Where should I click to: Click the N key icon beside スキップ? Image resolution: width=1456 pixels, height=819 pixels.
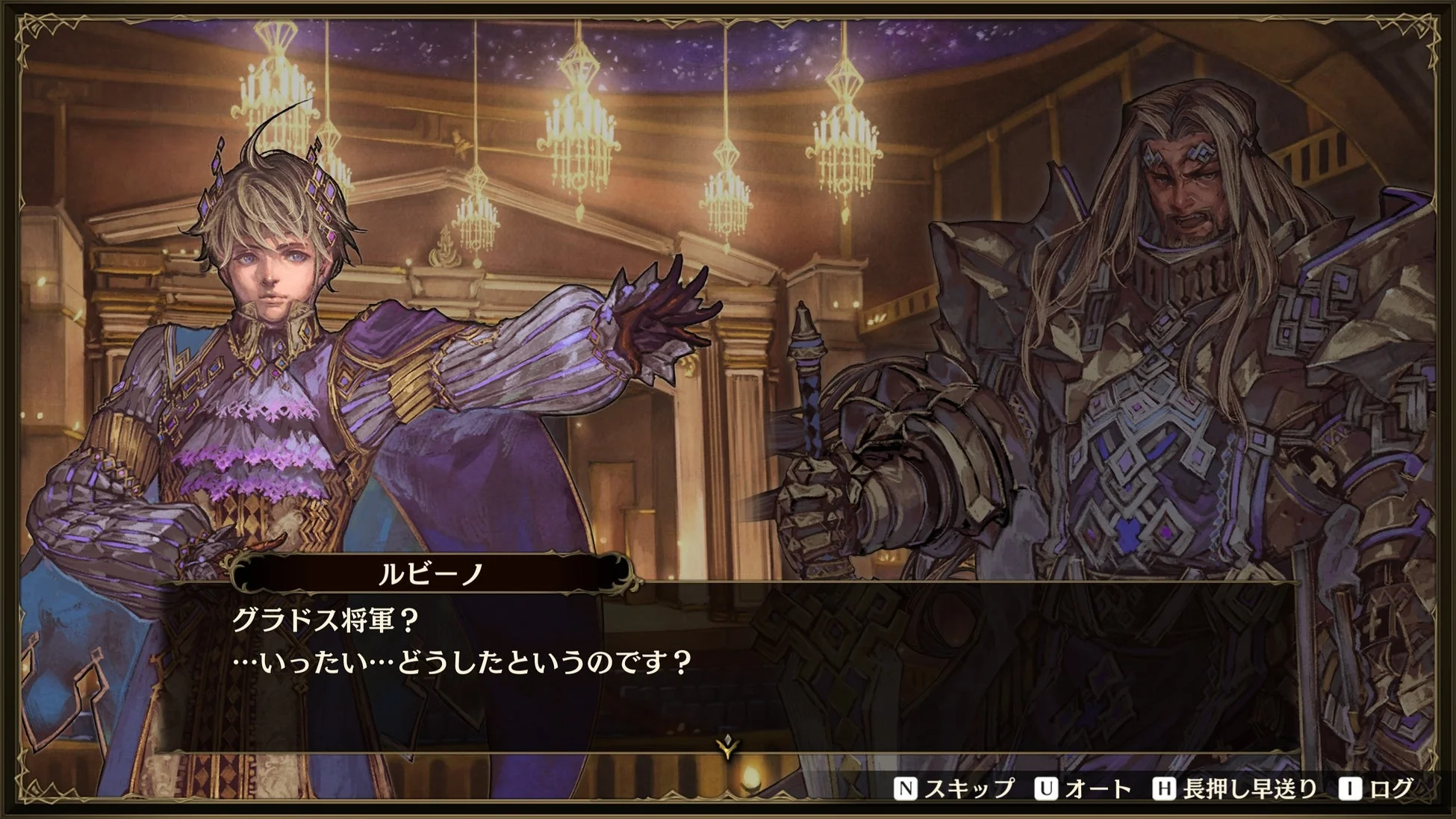(x=906, y=788)
